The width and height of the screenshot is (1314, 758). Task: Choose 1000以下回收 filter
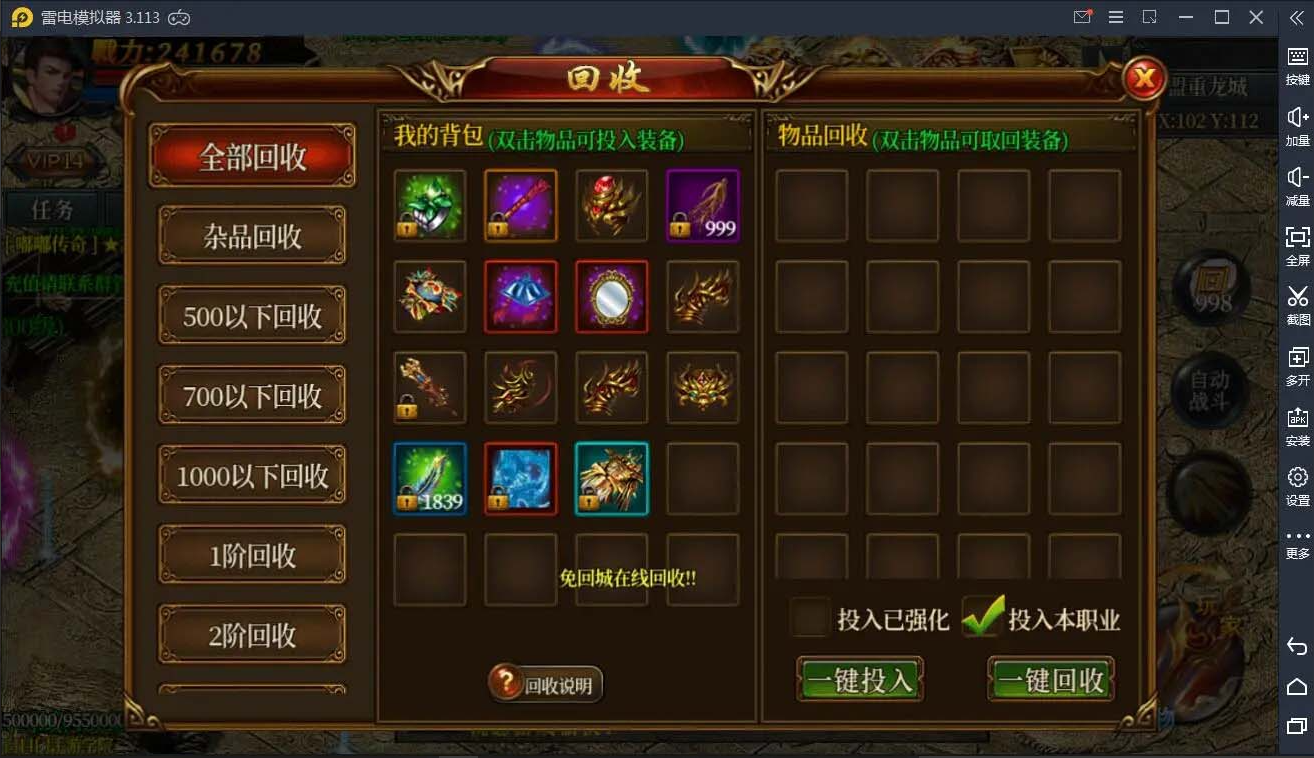[x=252, y=476]
